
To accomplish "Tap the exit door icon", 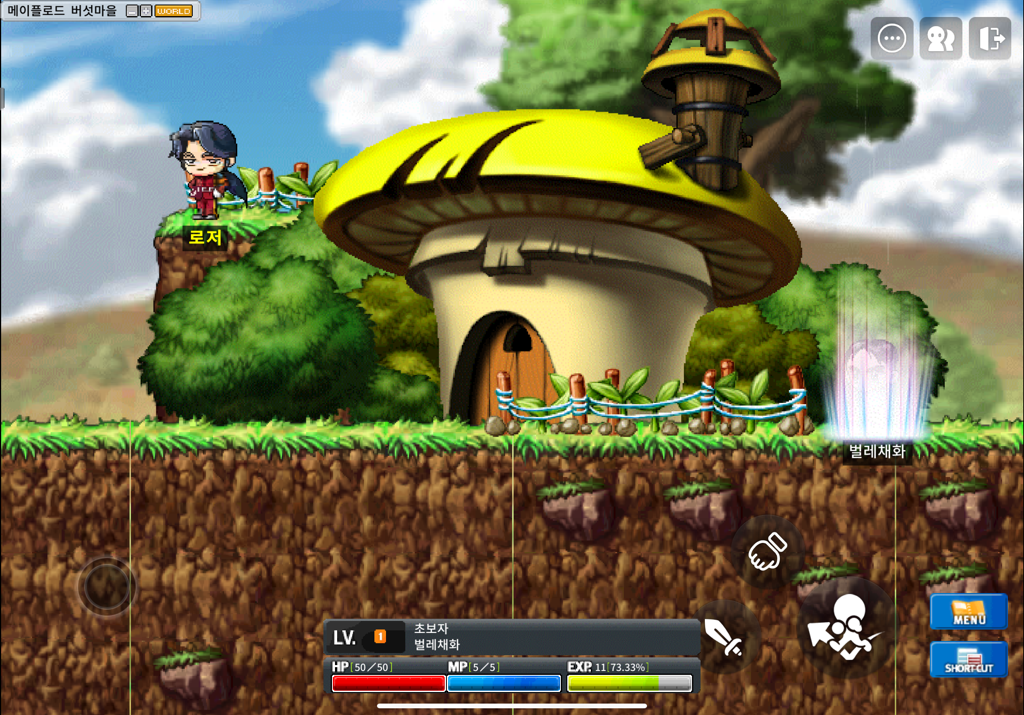I will click(x=990, y=39).
